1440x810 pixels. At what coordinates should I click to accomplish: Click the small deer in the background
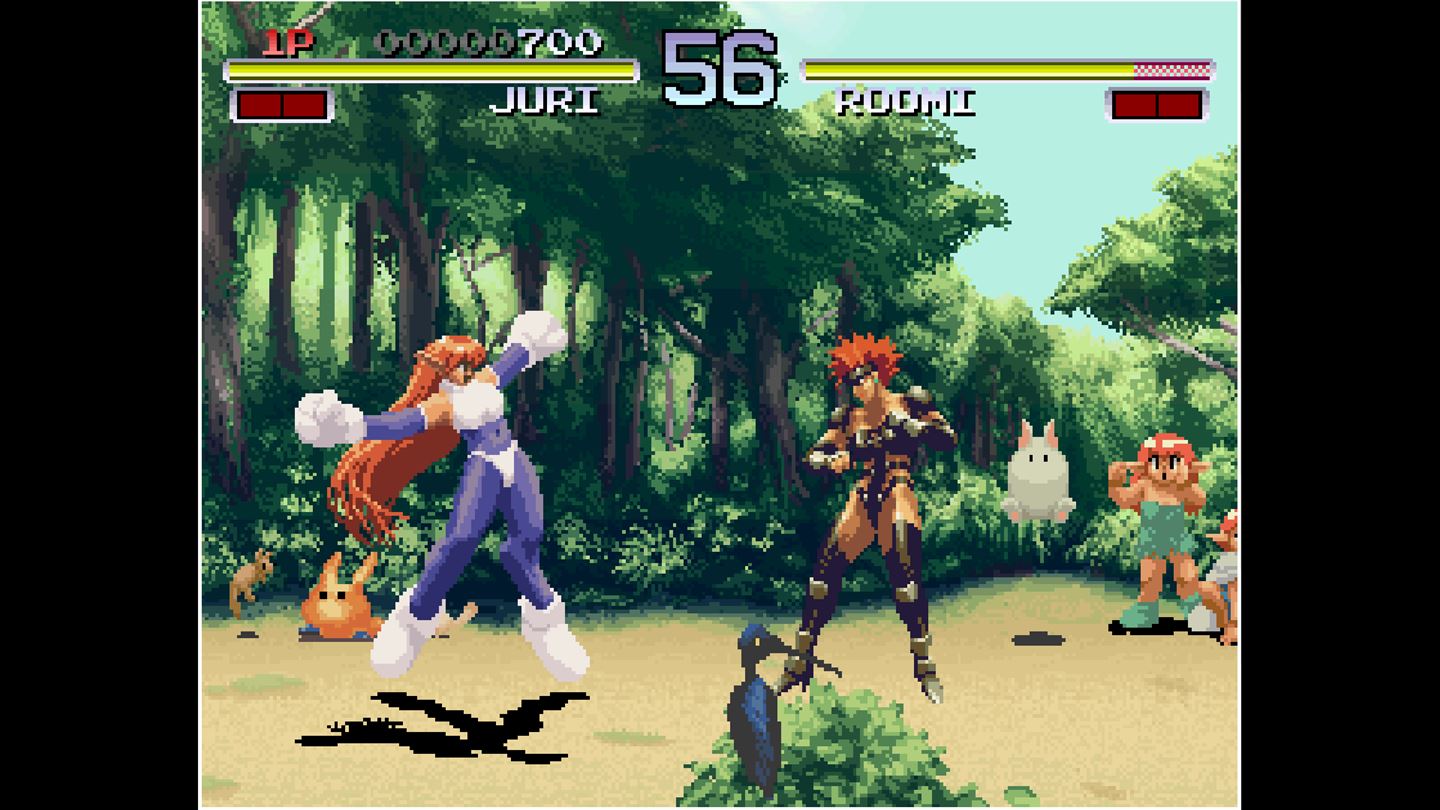(x=253, y=577)
